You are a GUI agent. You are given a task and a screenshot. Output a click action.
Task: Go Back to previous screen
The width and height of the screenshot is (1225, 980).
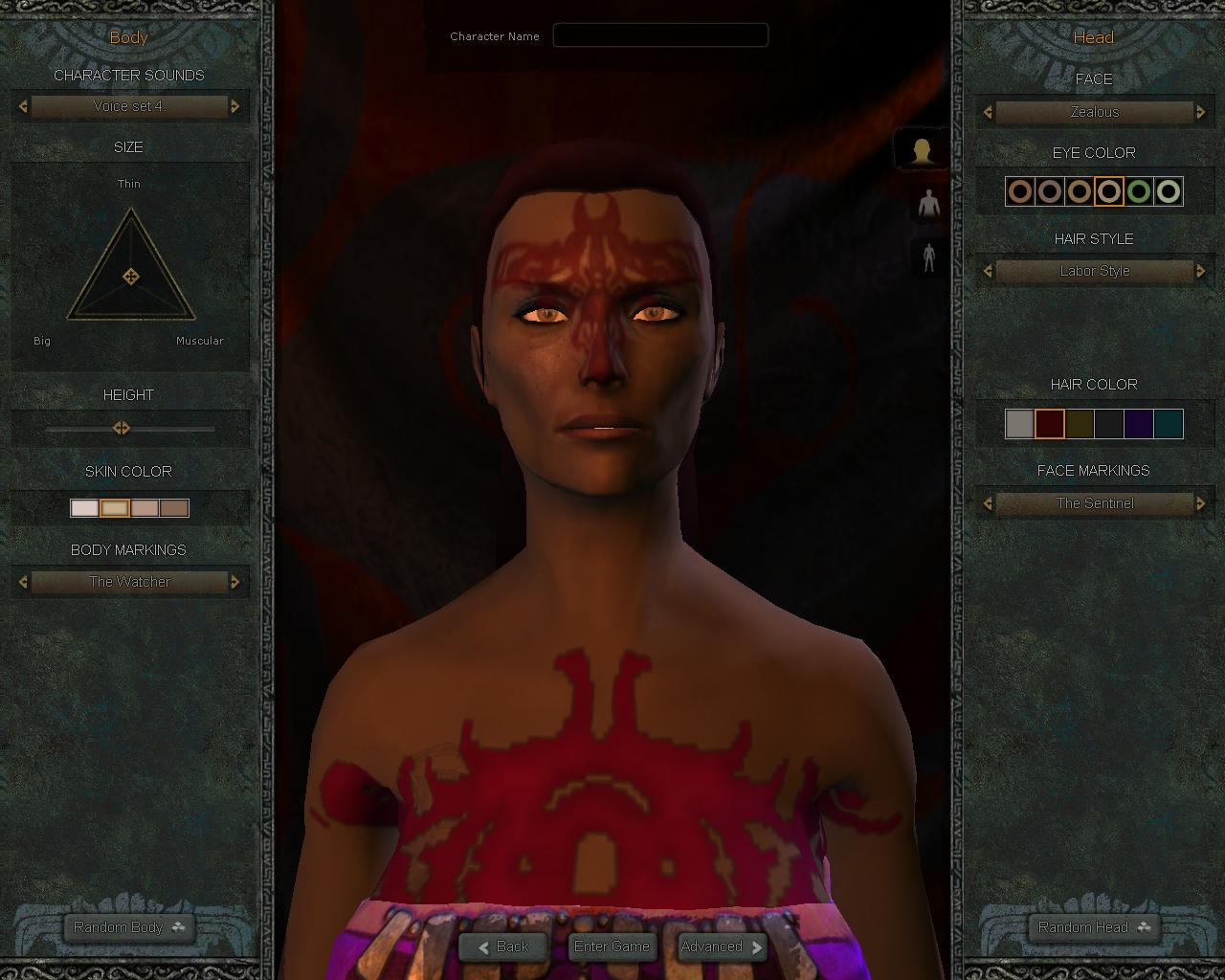[502, 947]
